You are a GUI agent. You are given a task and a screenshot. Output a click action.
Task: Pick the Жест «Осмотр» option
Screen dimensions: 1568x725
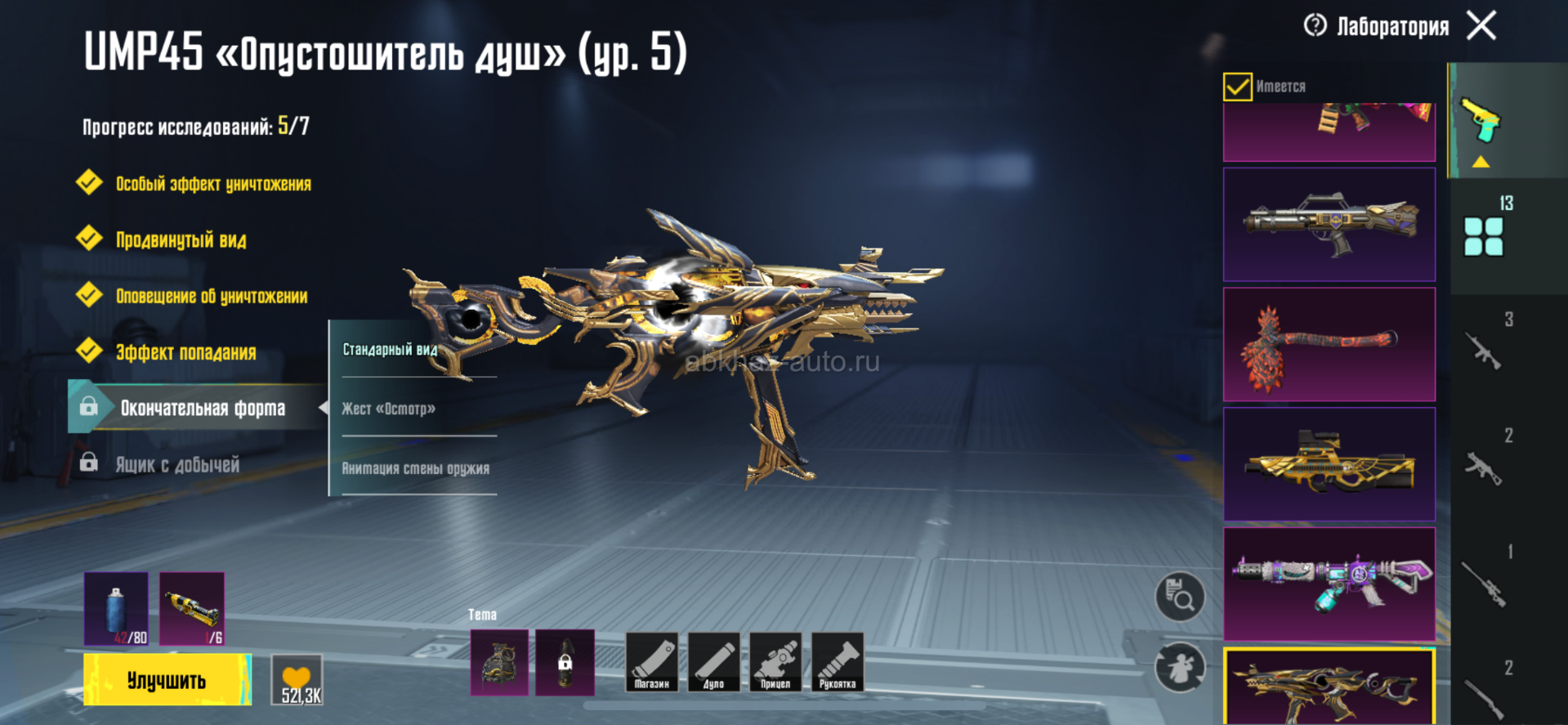pyautogui.click(x=388, y=409)
